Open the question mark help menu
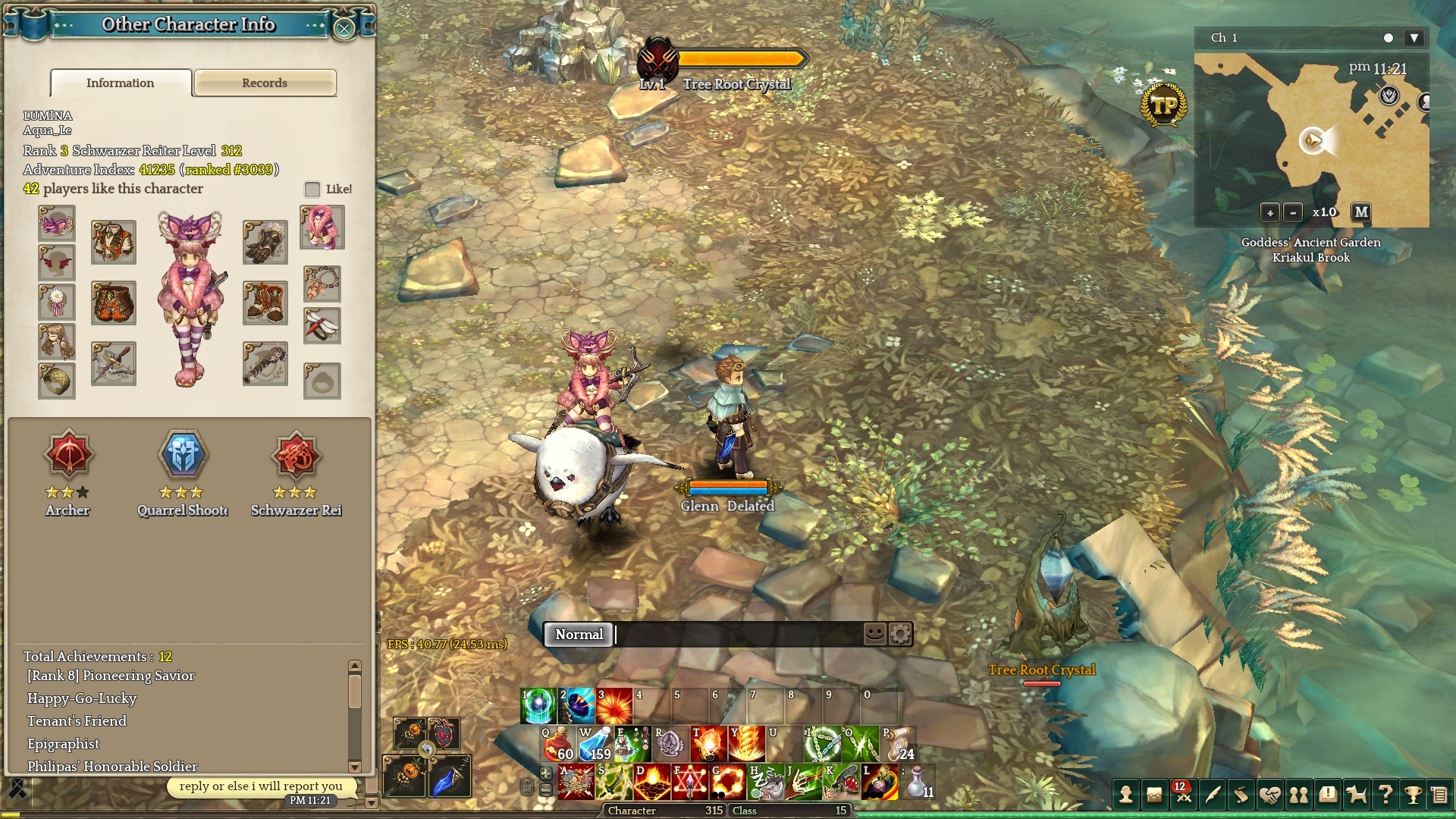The image size is (1456, 819). (x=1385, y=795)
